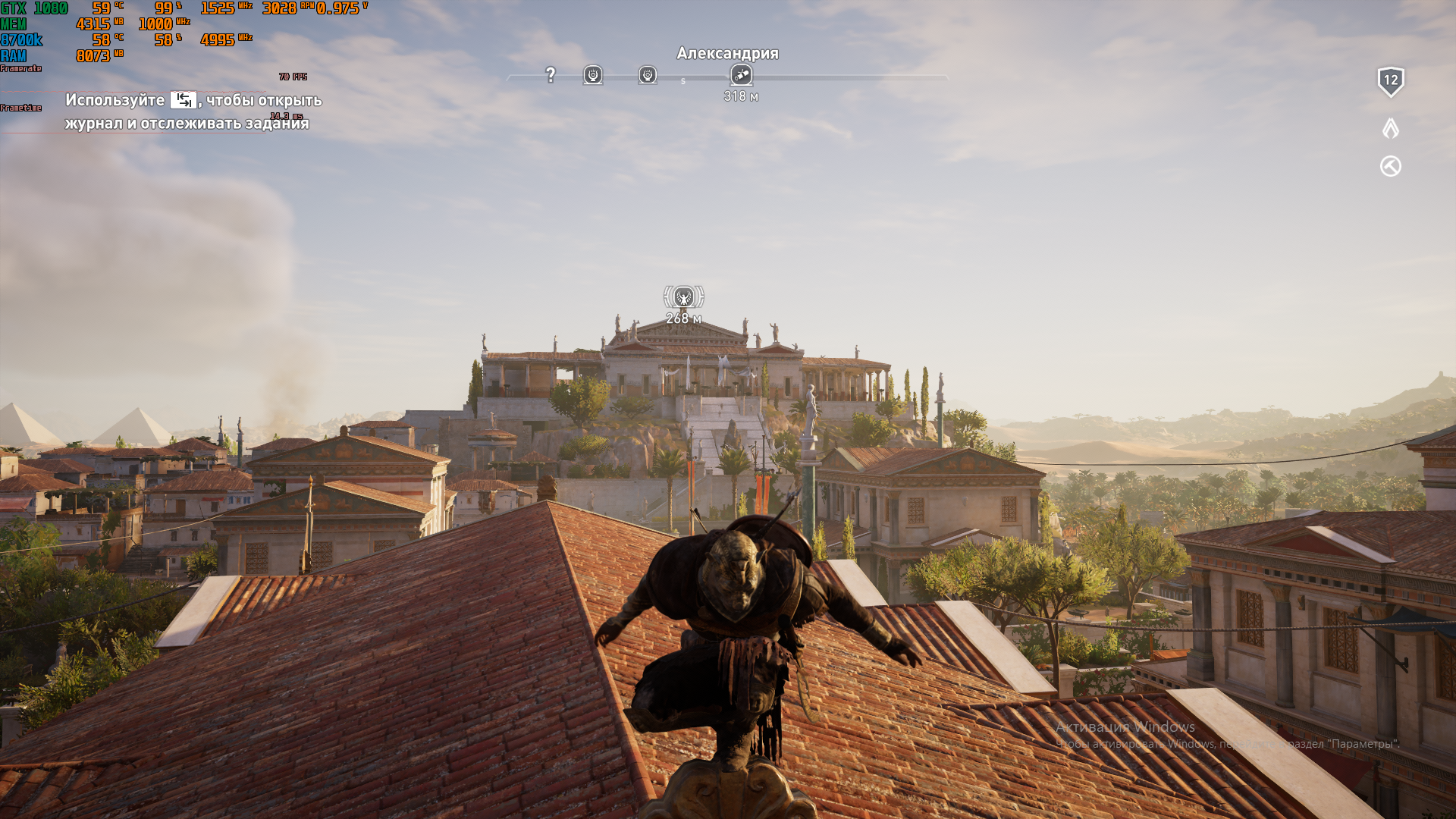Open the level 12 shield badge
This screenshot has height=819, width=1456.
1390,81
